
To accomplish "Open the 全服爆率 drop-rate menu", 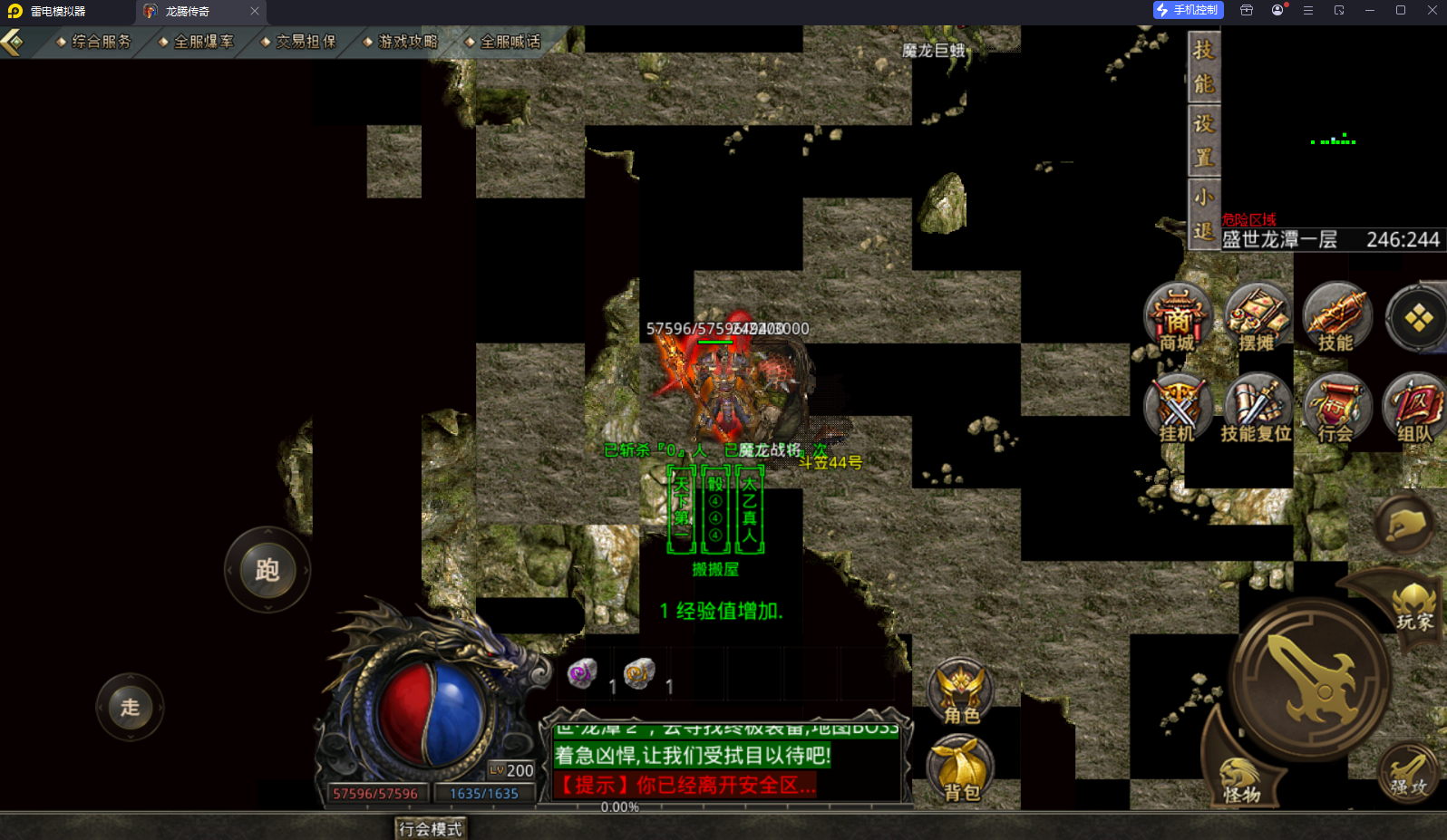I will pos(197,42).
